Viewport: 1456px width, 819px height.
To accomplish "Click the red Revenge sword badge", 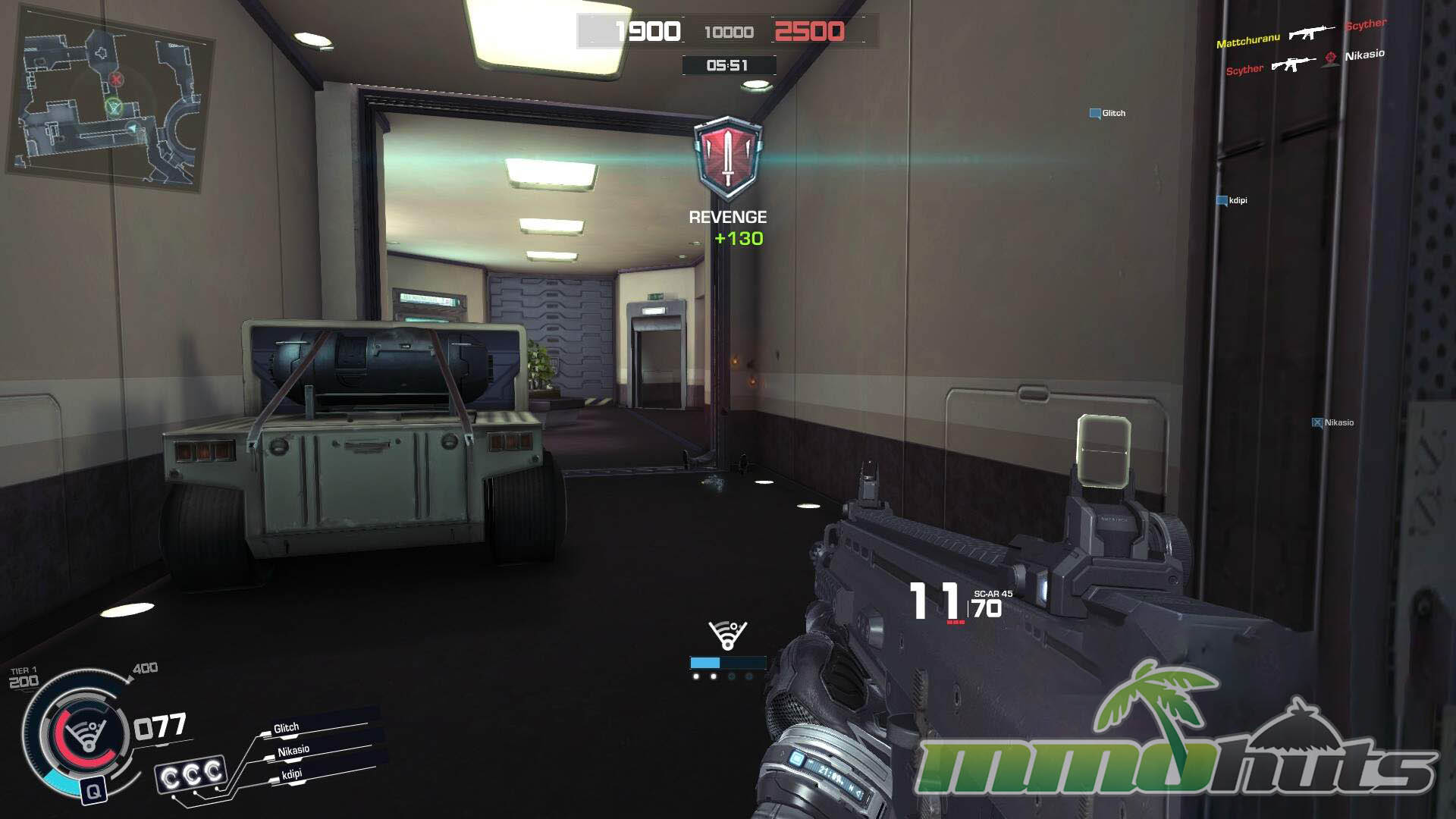I will (728, 158).
